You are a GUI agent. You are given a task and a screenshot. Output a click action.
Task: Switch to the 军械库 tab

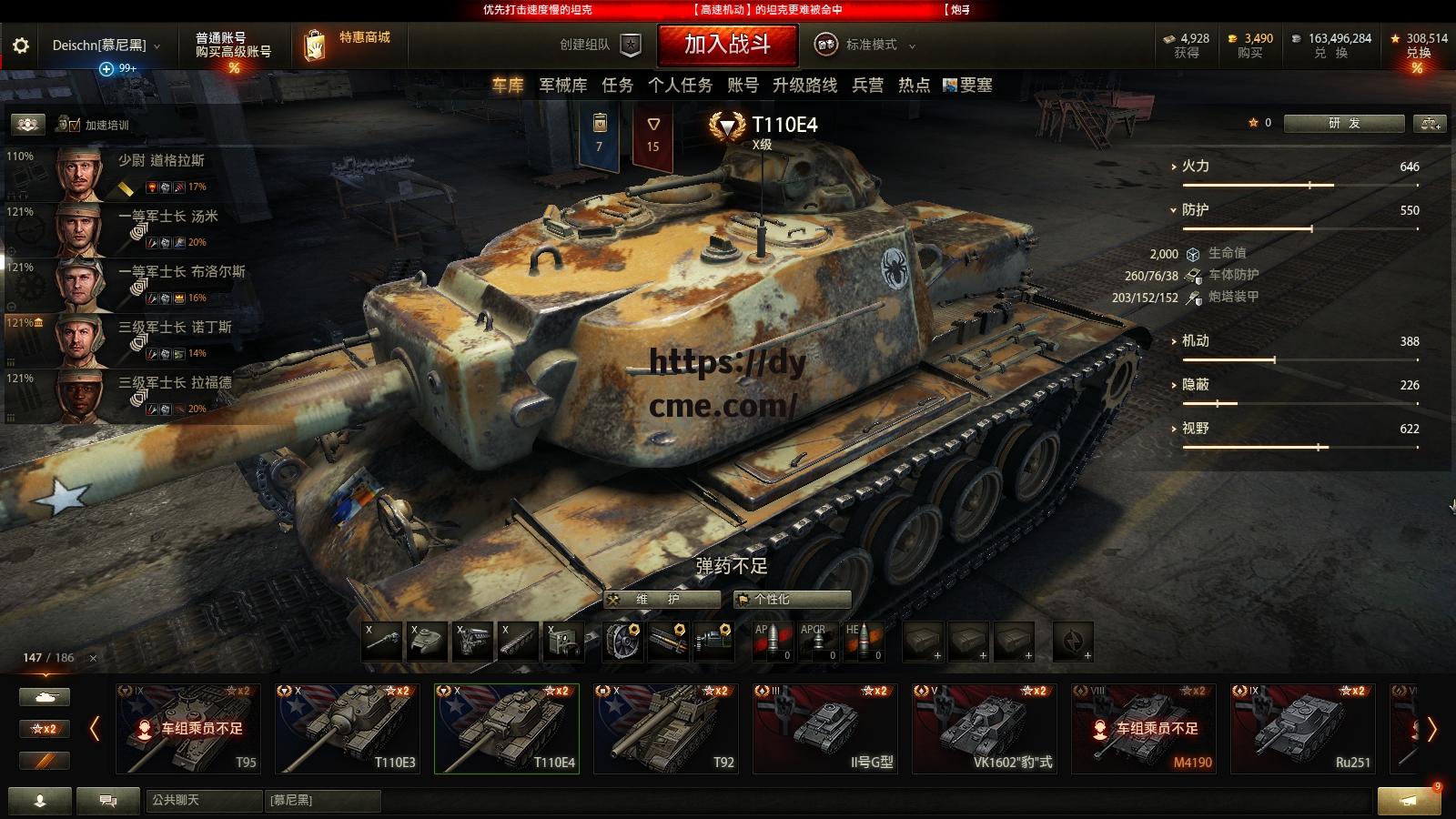coord(562,86)
